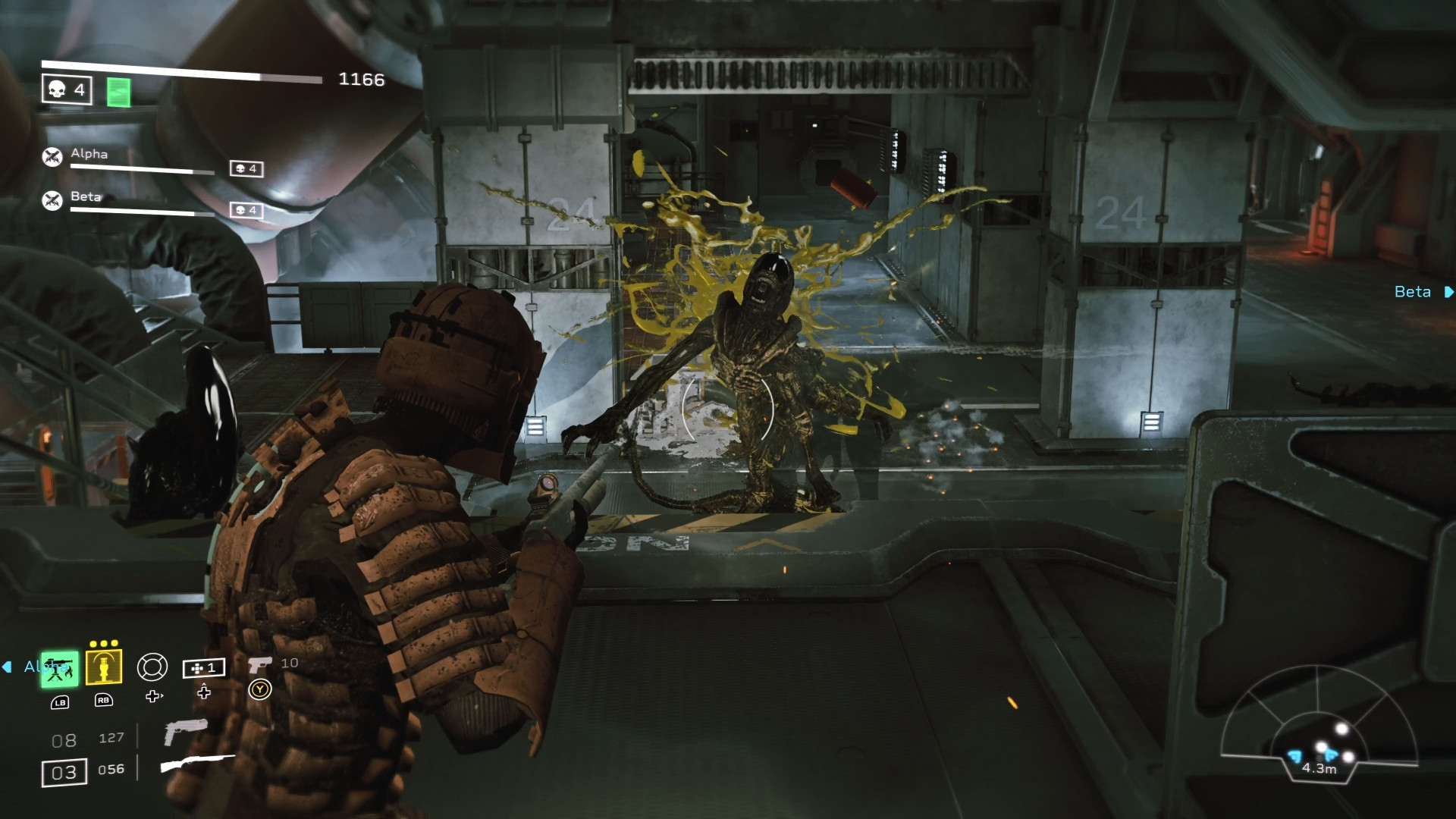Select the Alpha squad member entry
The width and height of the screenshot is (1456, 819).
point(88,154)
